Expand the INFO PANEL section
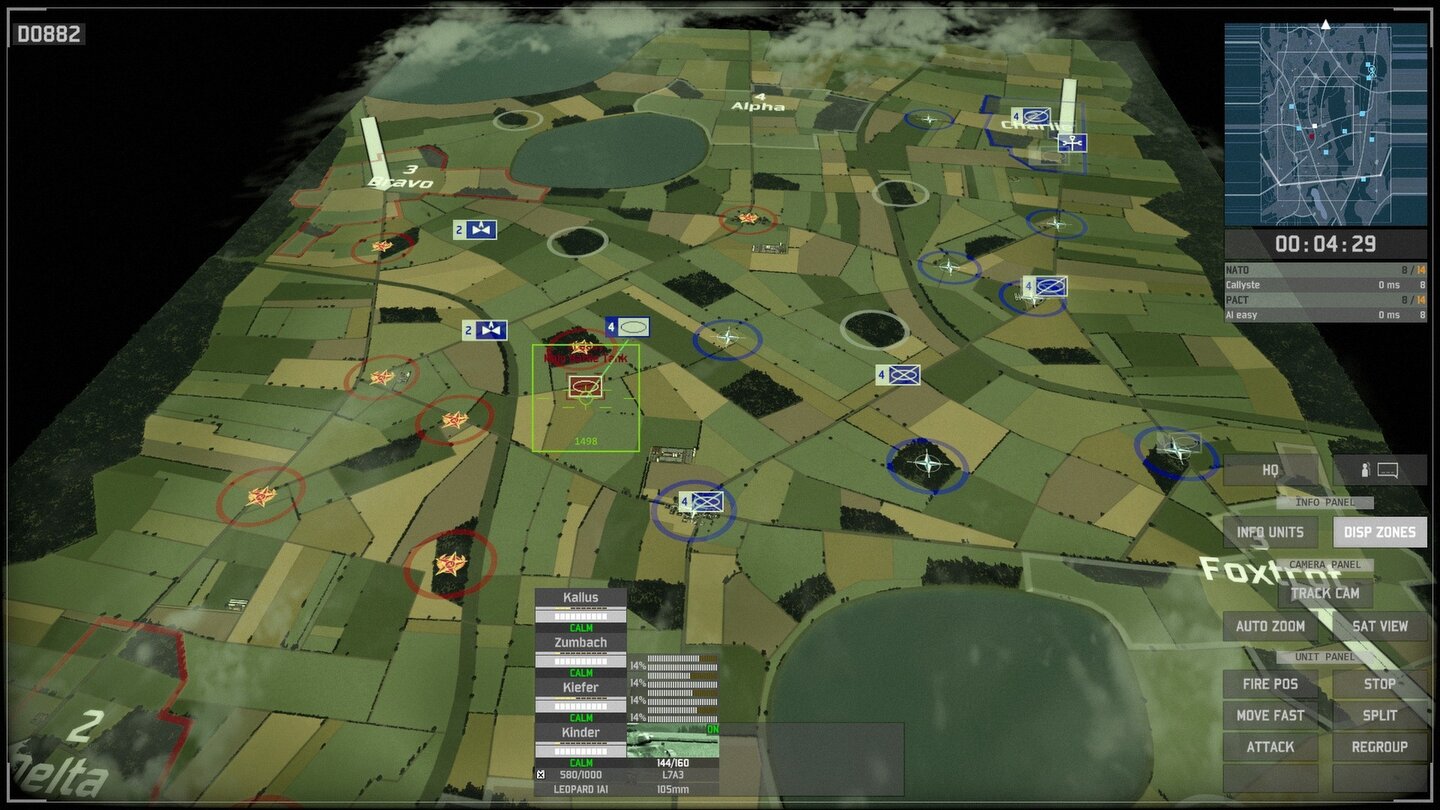Screen dimensions: 1440x810 [1325, 502]
